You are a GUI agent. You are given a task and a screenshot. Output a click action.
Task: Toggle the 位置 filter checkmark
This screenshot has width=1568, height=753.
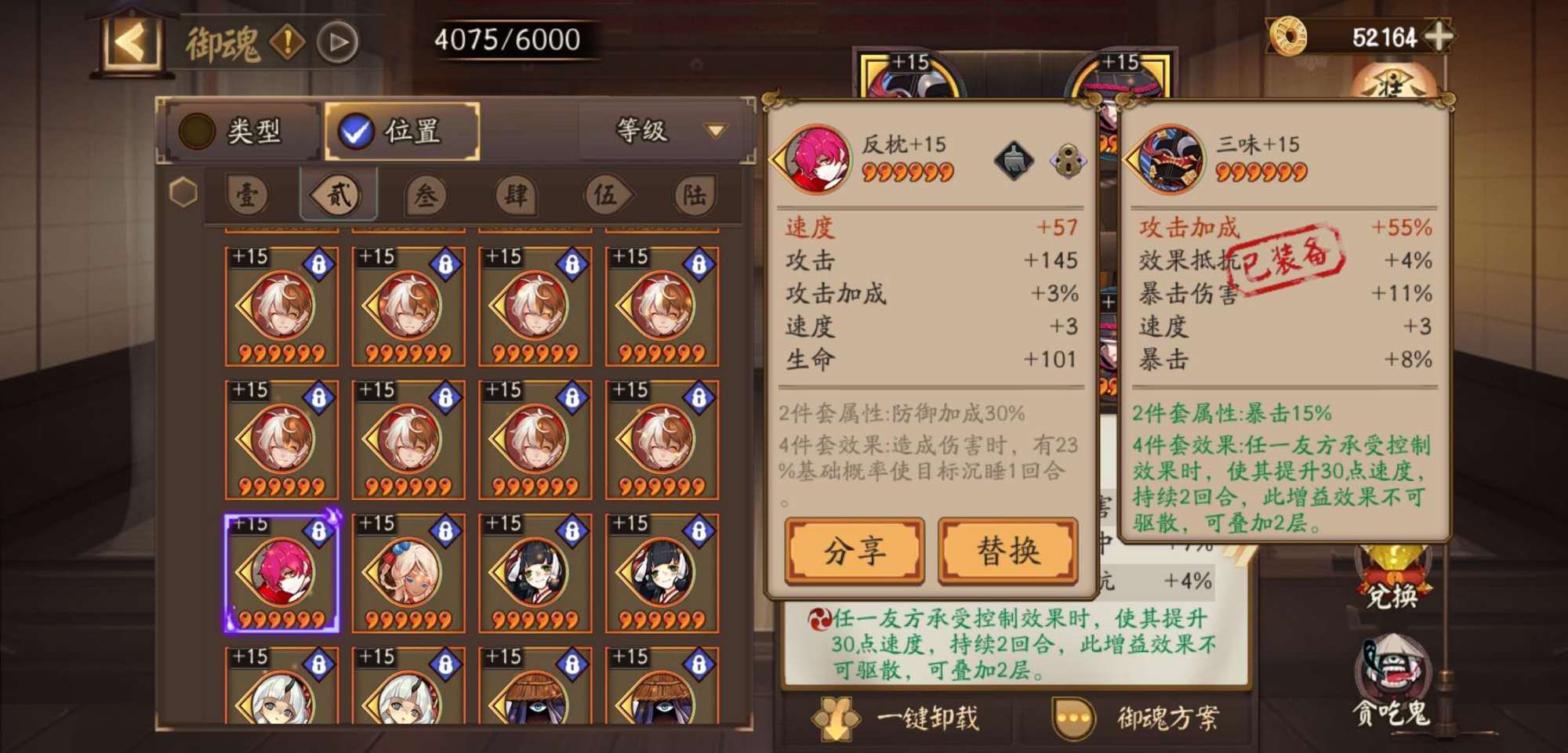click(356, 132)
